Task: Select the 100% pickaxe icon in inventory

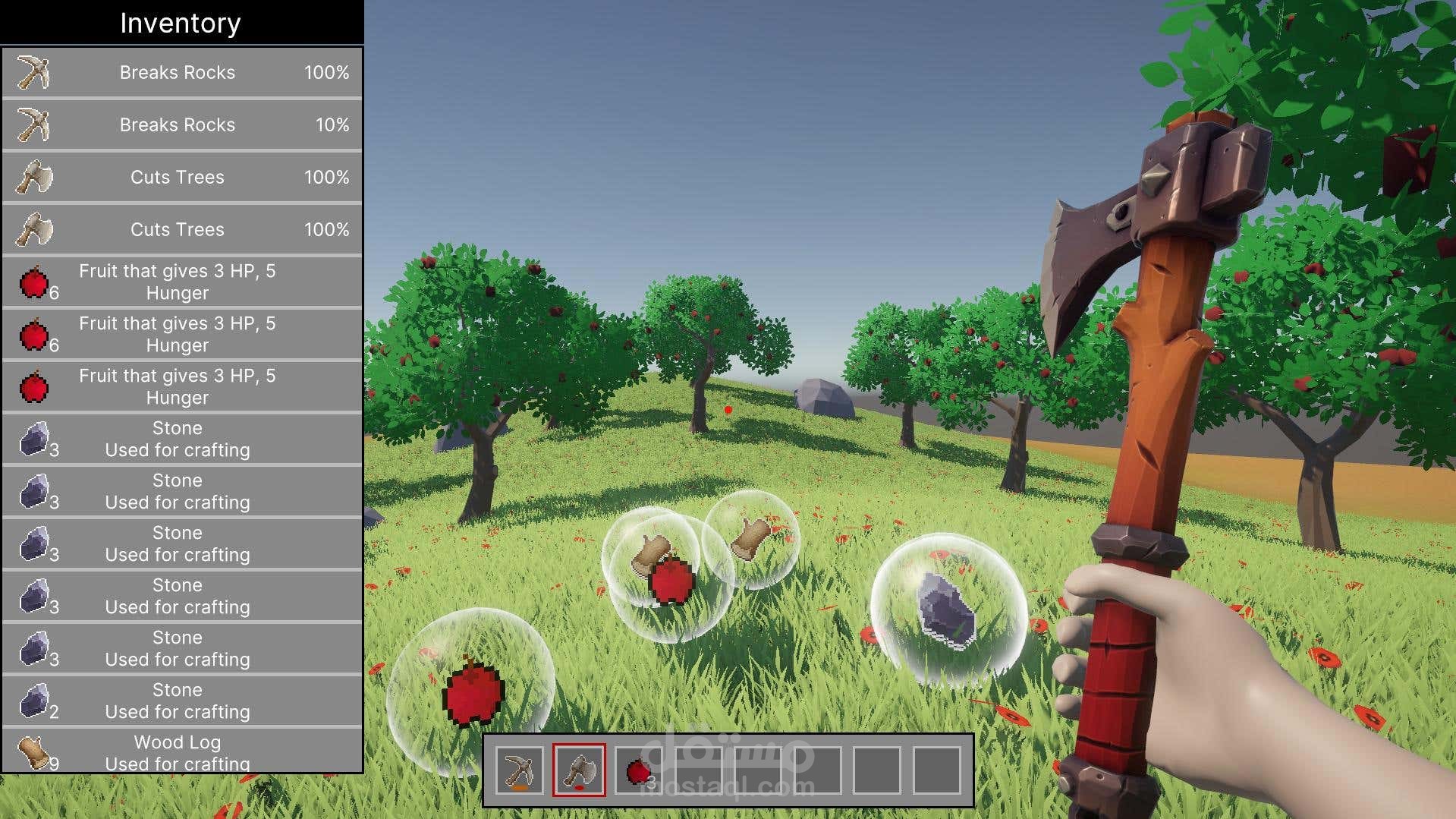Action: point(33,72)
